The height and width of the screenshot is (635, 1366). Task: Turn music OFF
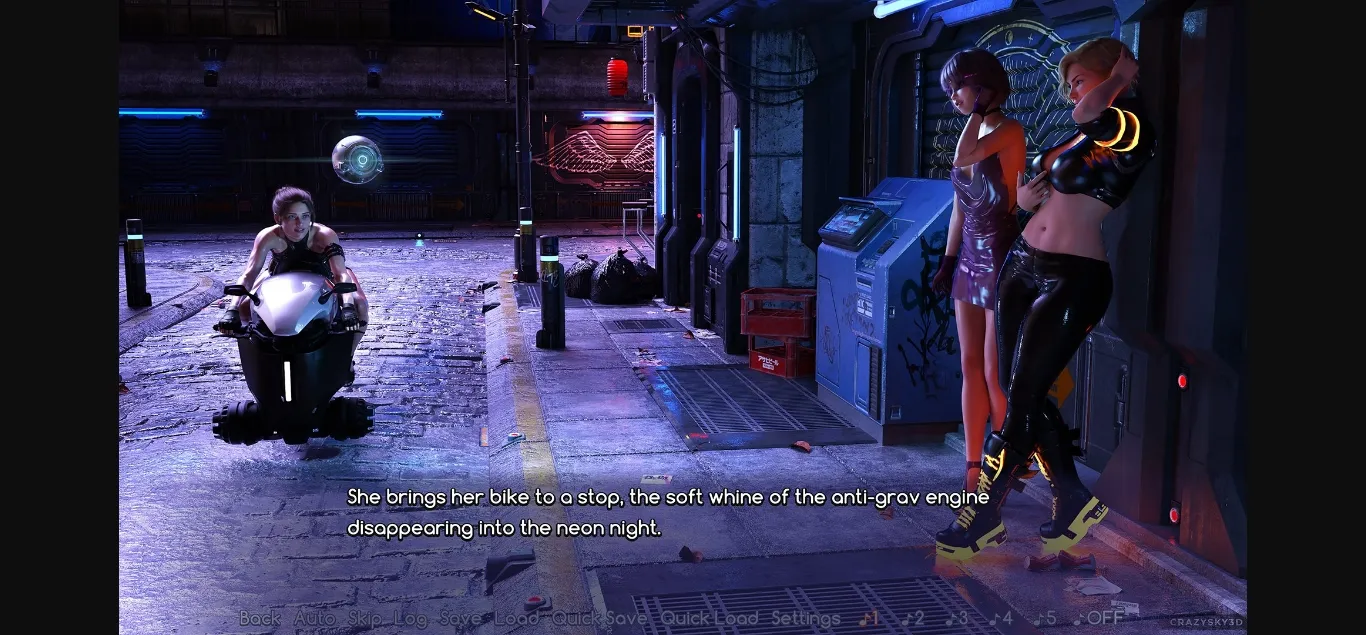(x=1098, y=619)
